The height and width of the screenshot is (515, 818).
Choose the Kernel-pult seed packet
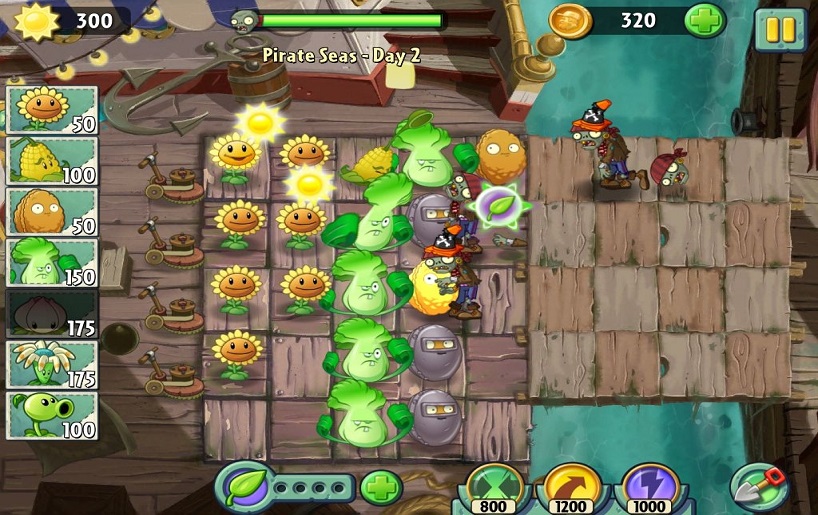coord(52,160)
